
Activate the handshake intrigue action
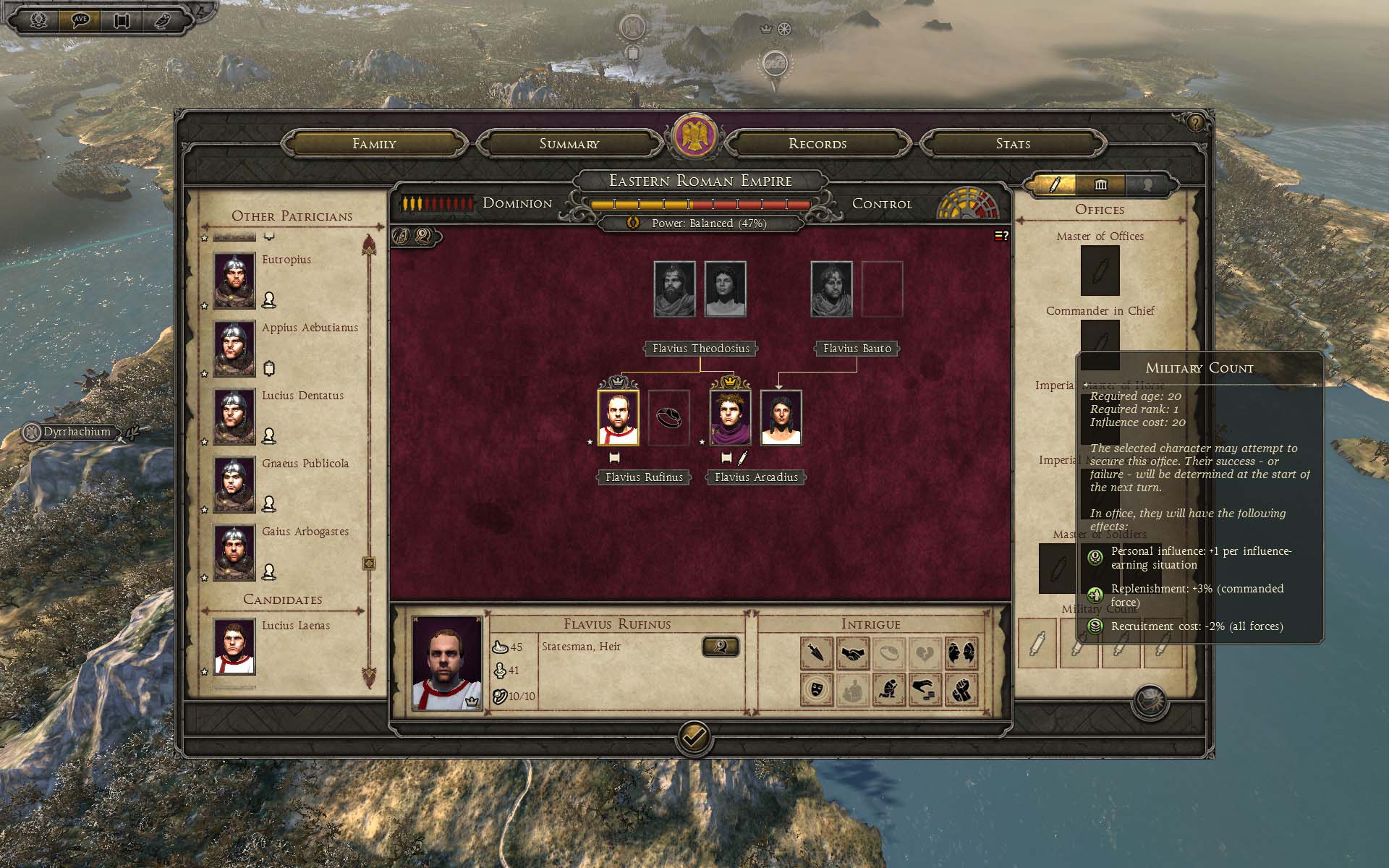(x=854, y=654)
